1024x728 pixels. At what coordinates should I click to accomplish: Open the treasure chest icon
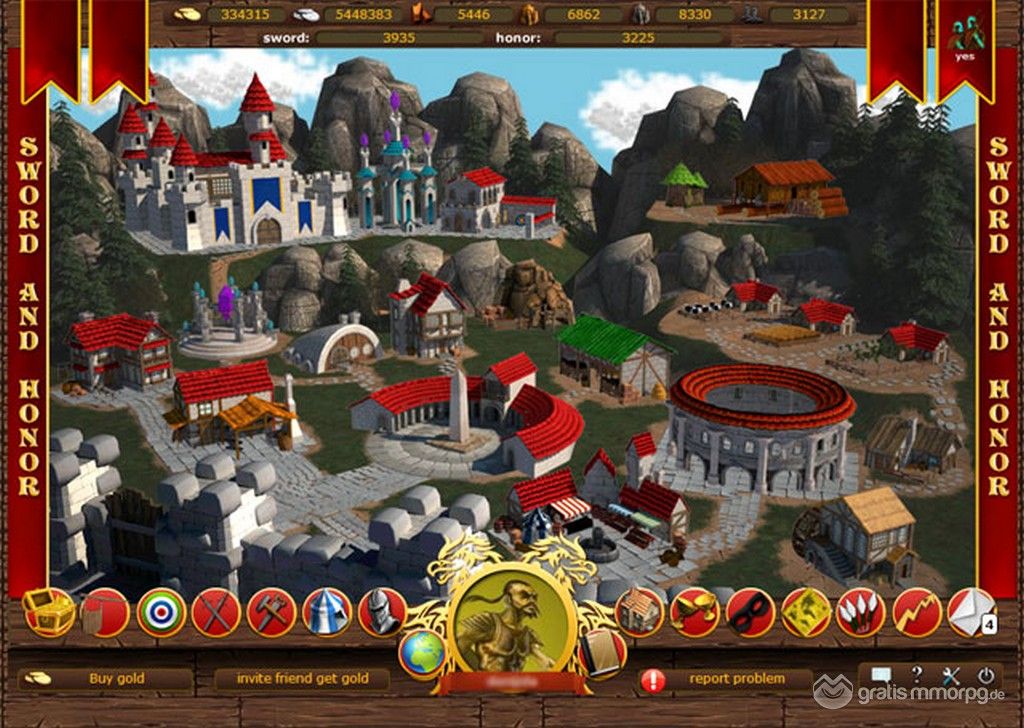(x=49, y=611)
